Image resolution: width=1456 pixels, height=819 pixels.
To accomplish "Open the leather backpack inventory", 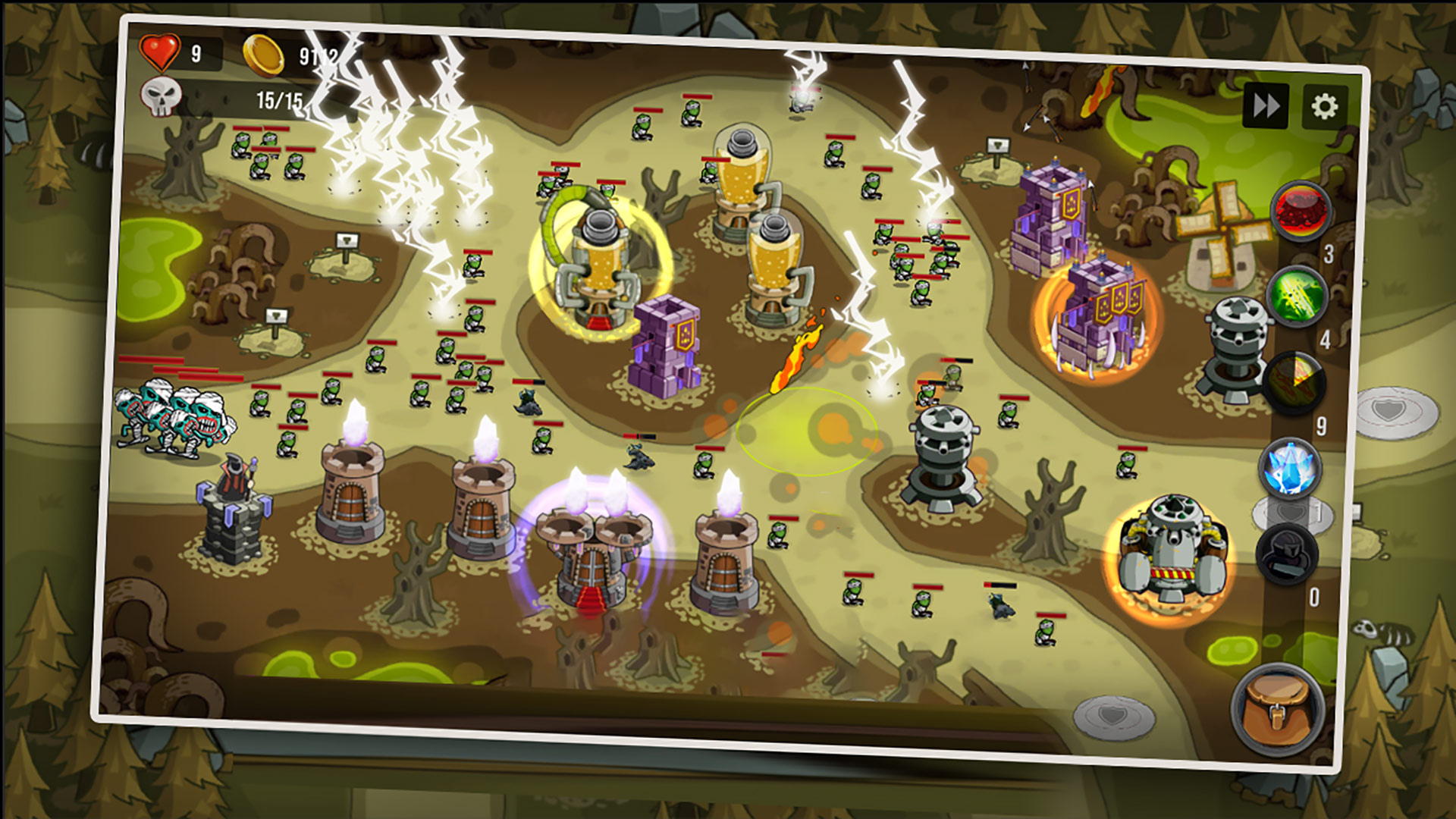I will click(1277, 710).
